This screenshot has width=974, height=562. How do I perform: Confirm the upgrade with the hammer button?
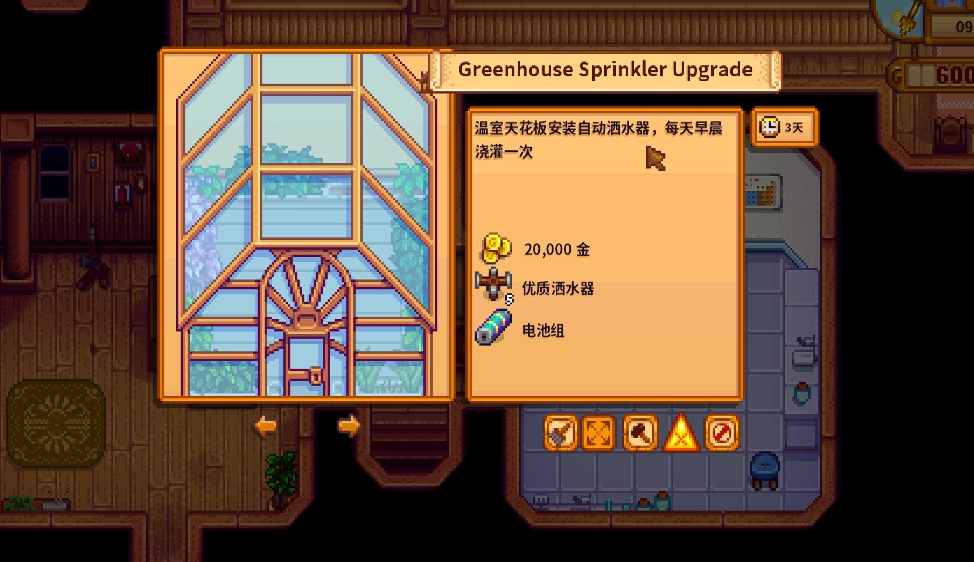[x=640, y=433]
